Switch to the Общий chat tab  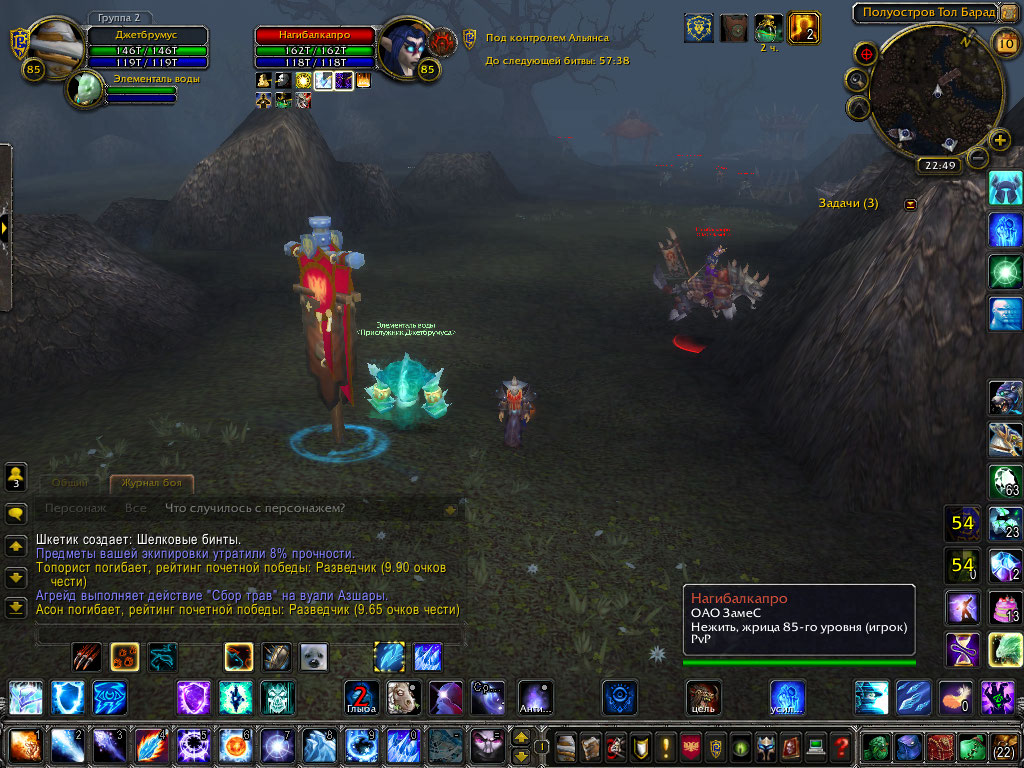click(70, 484)
